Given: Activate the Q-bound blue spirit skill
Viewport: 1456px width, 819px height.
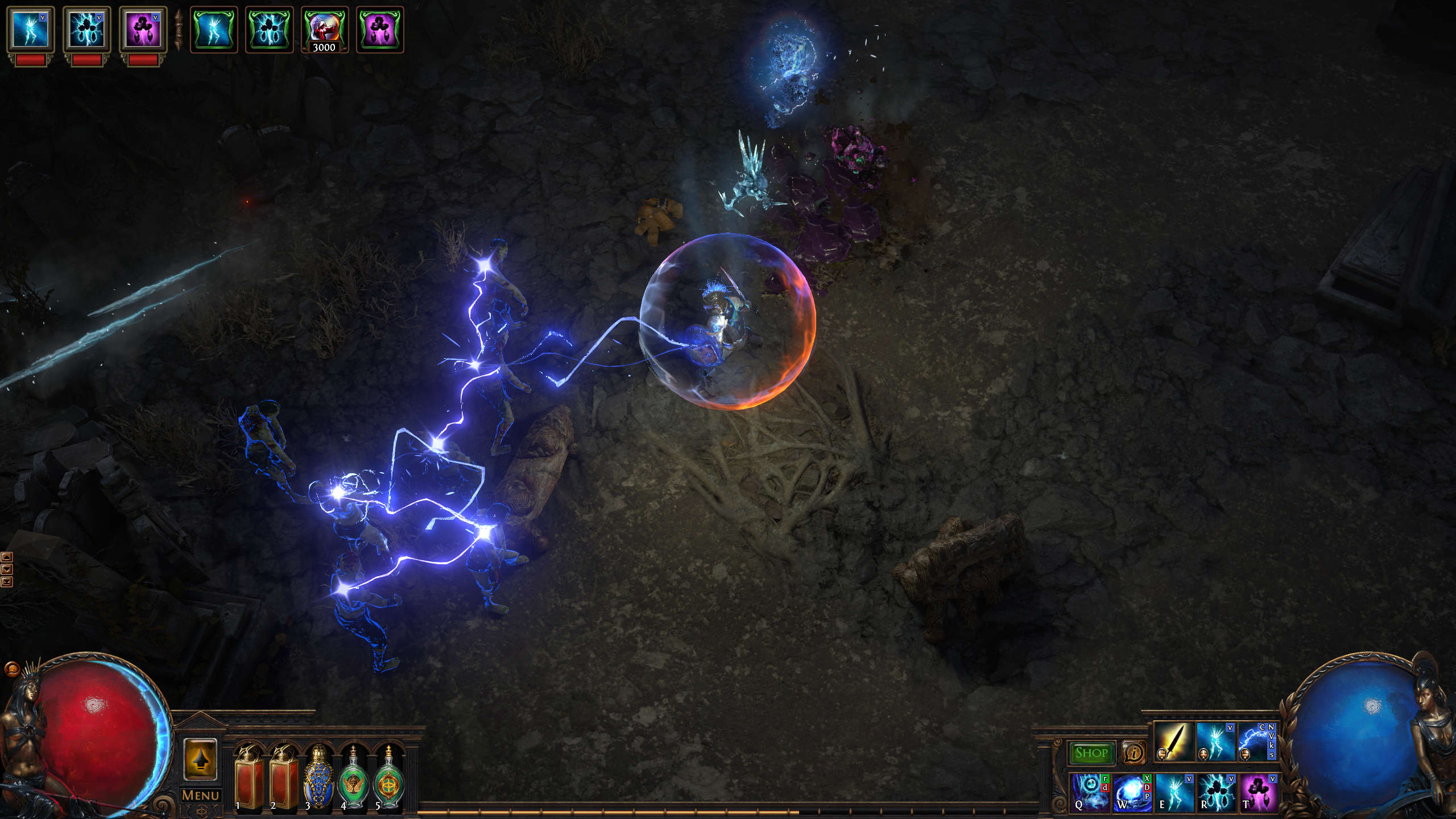Looking at the screenshot, I should tap(1090, 791).
